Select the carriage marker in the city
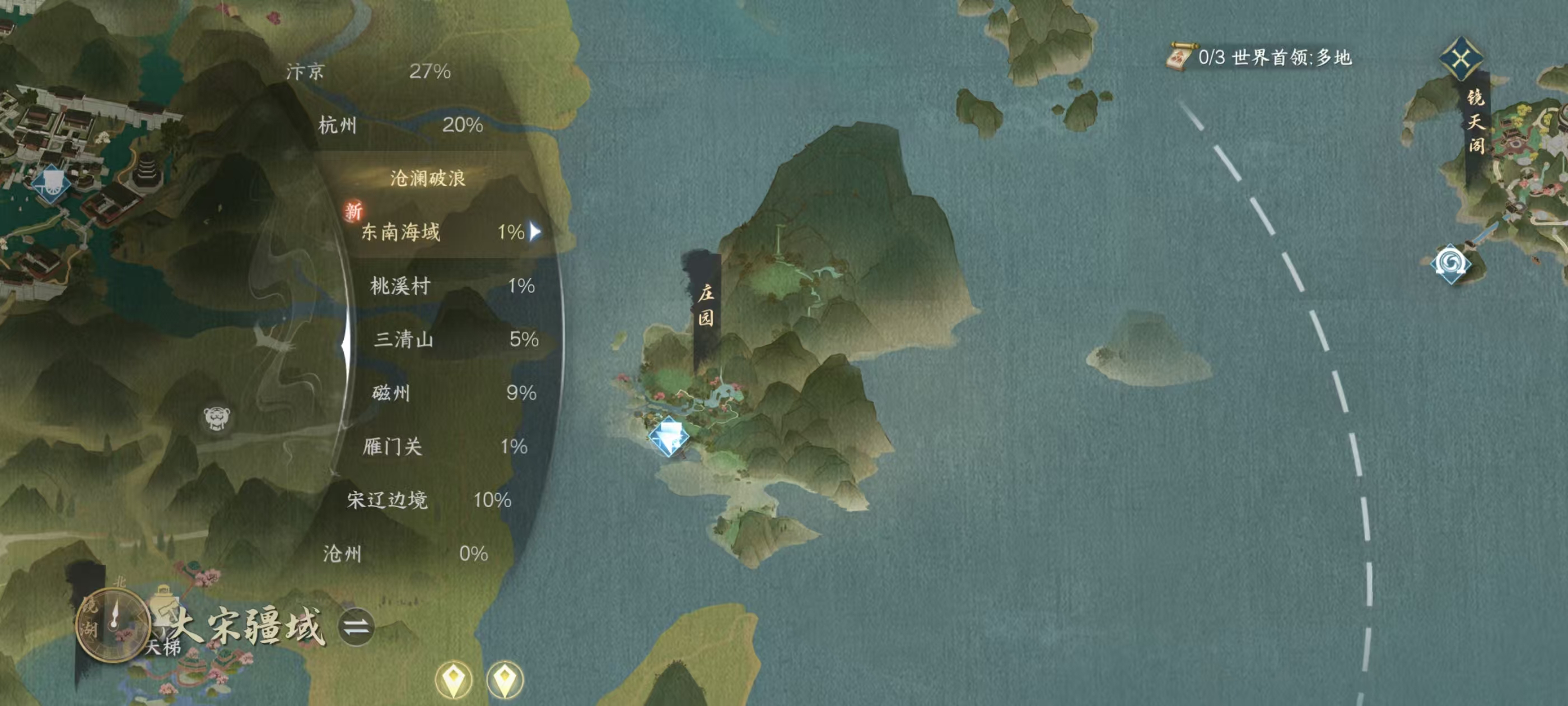This screenshot has height=706, width=1568. (51, 182)
